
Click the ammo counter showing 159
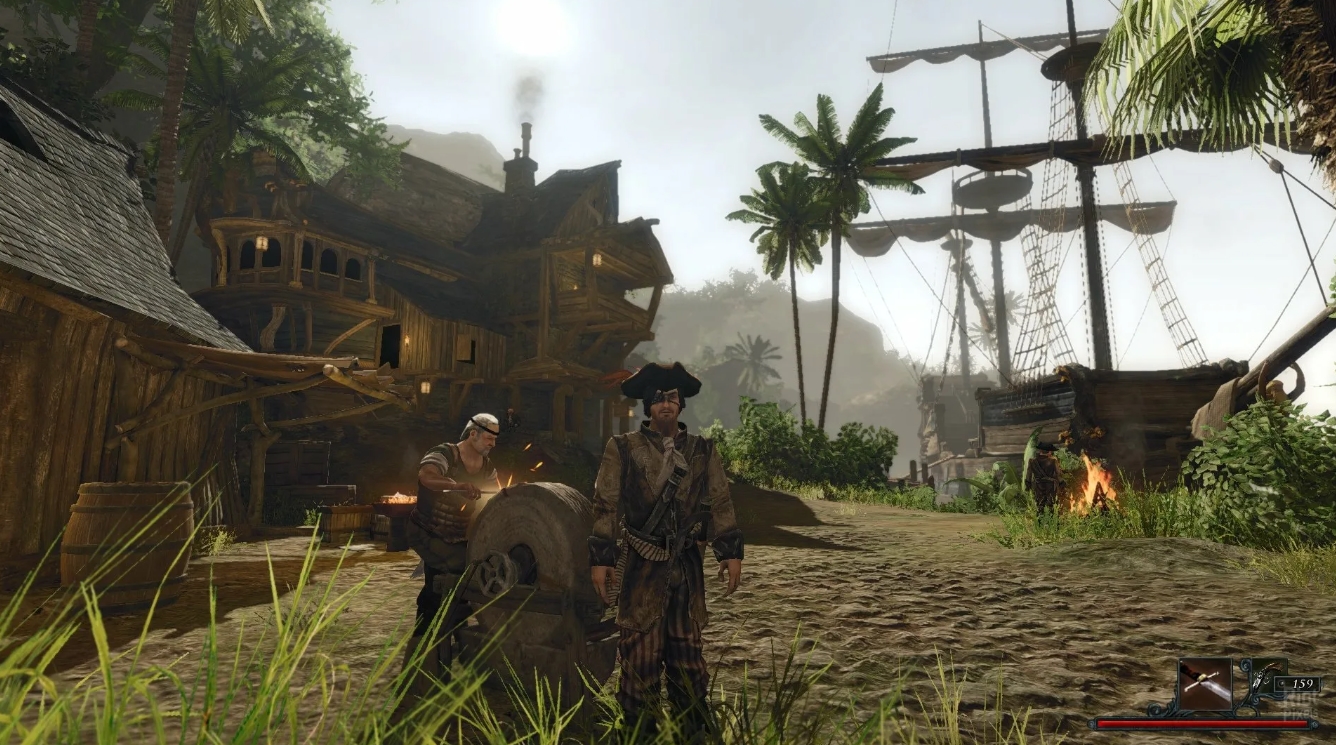click(x=1303, y=684)
